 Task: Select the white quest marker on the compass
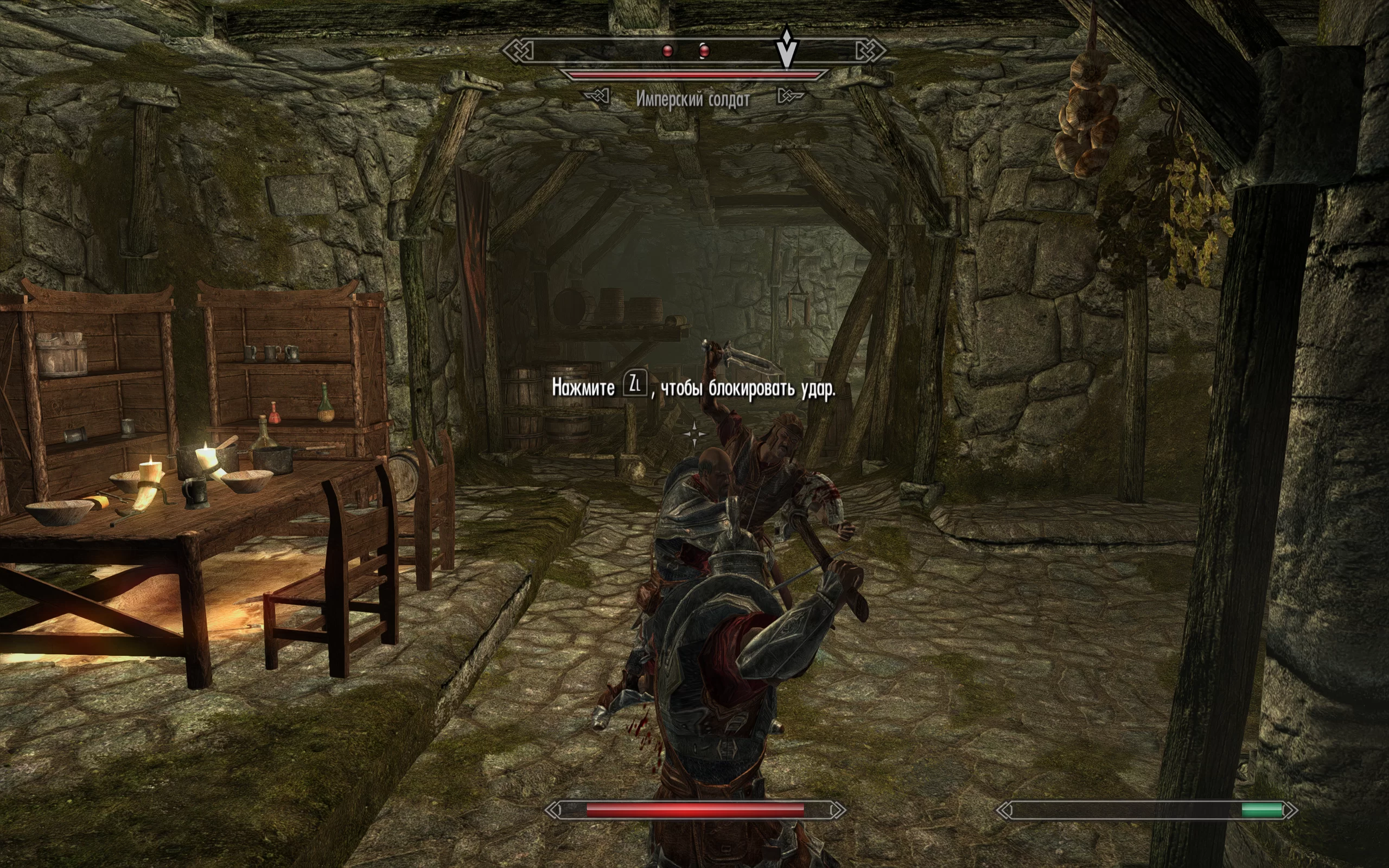(x=786, y=47)
